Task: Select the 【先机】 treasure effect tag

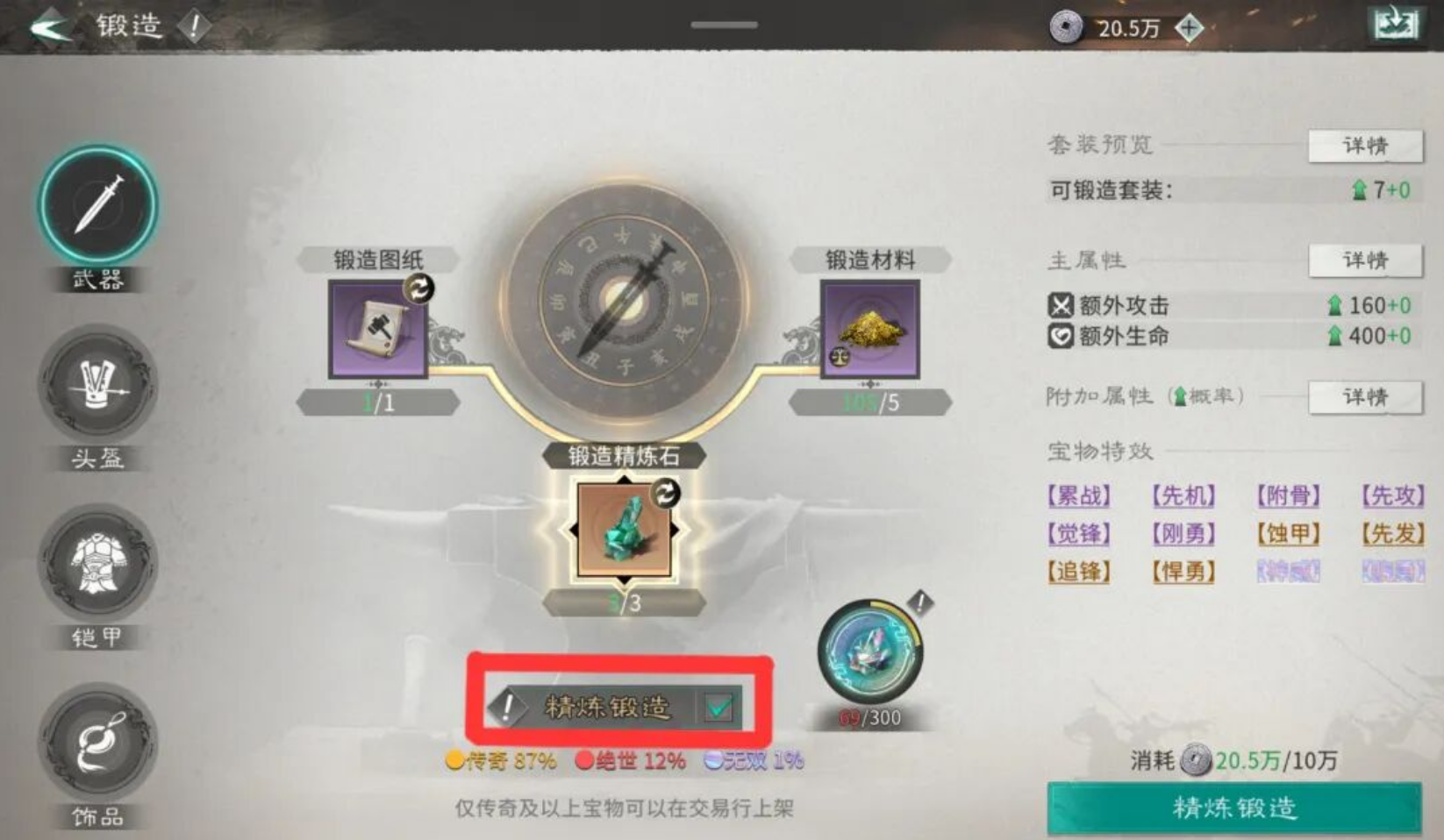Action: (x=1183, y=496)
